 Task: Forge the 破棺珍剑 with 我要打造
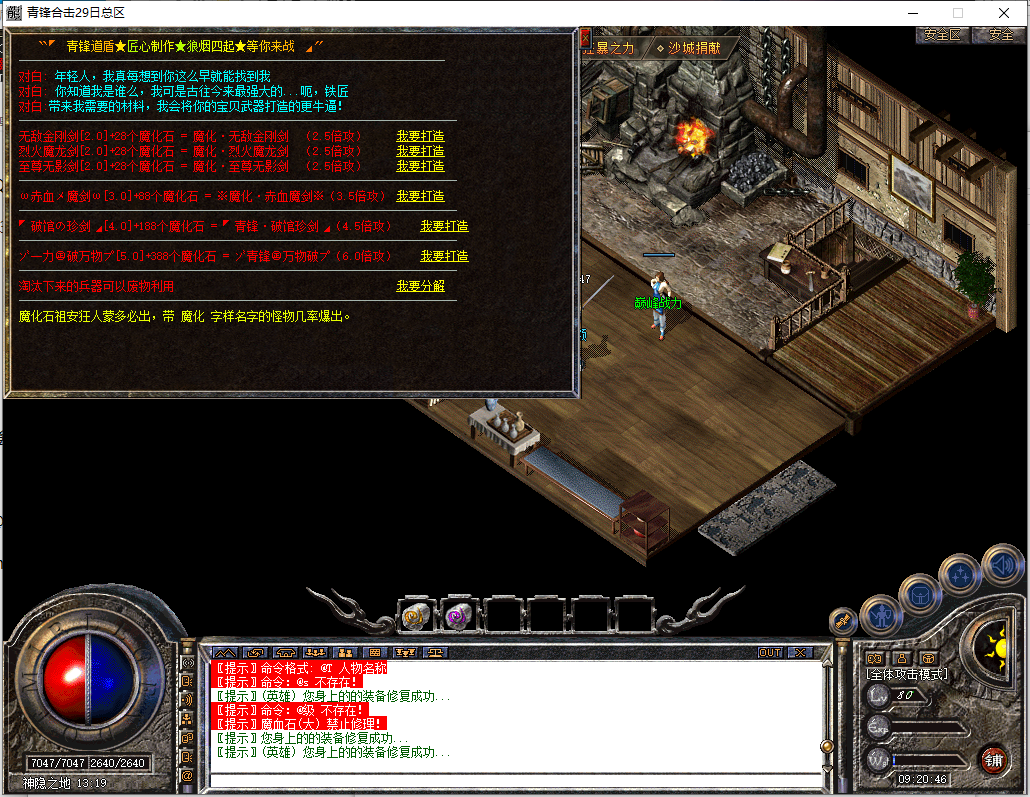(x=444, y=226)
